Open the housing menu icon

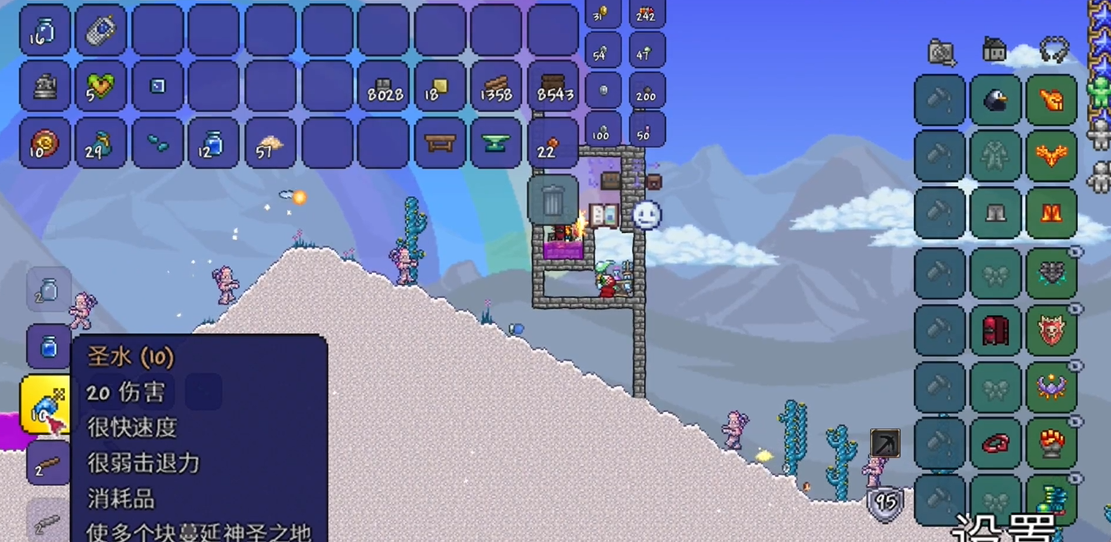tap(995, 49)
